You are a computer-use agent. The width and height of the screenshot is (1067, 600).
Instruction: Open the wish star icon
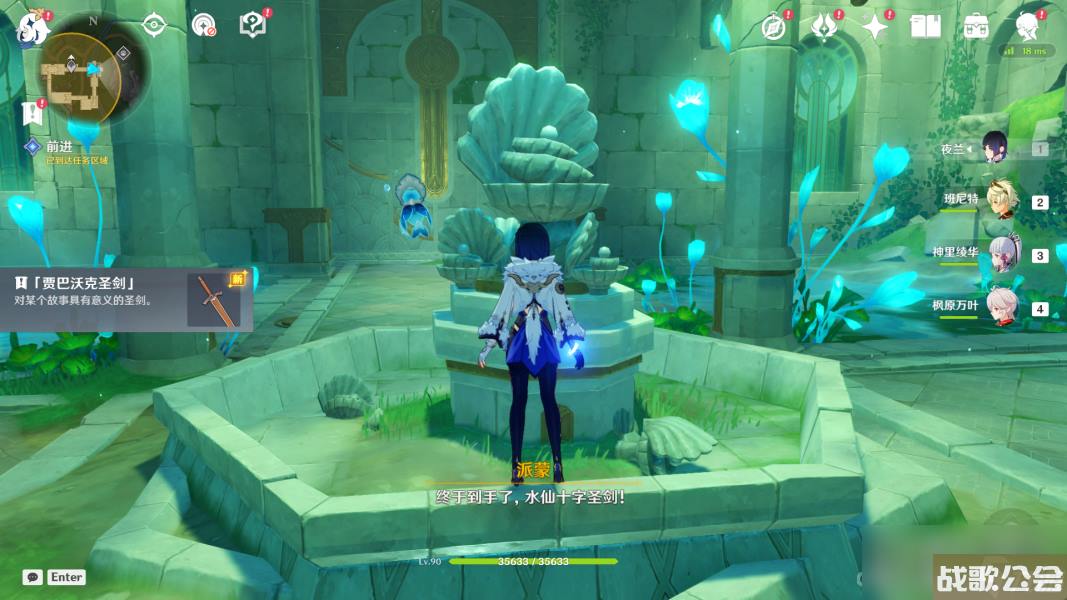pos(875,27)
